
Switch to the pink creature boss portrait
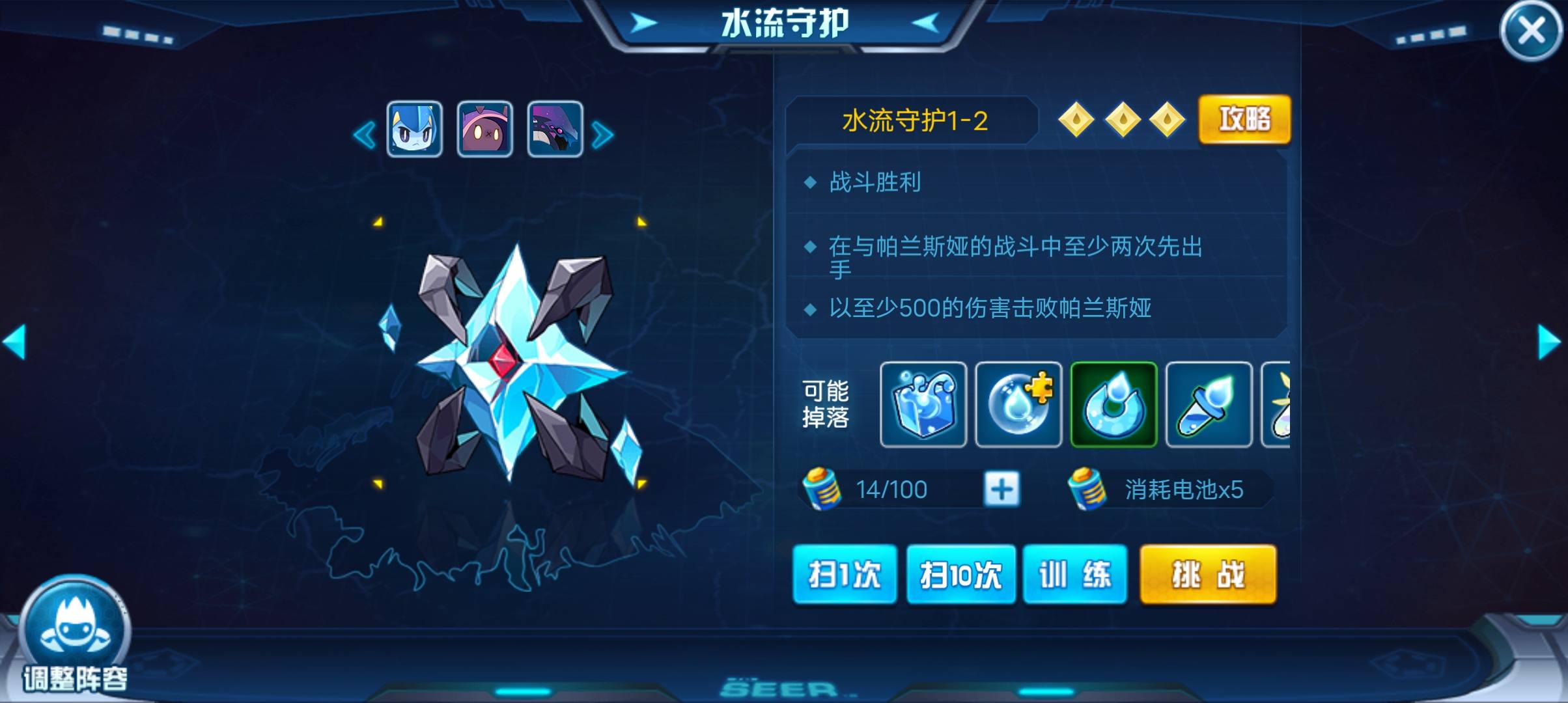point(484,129)
